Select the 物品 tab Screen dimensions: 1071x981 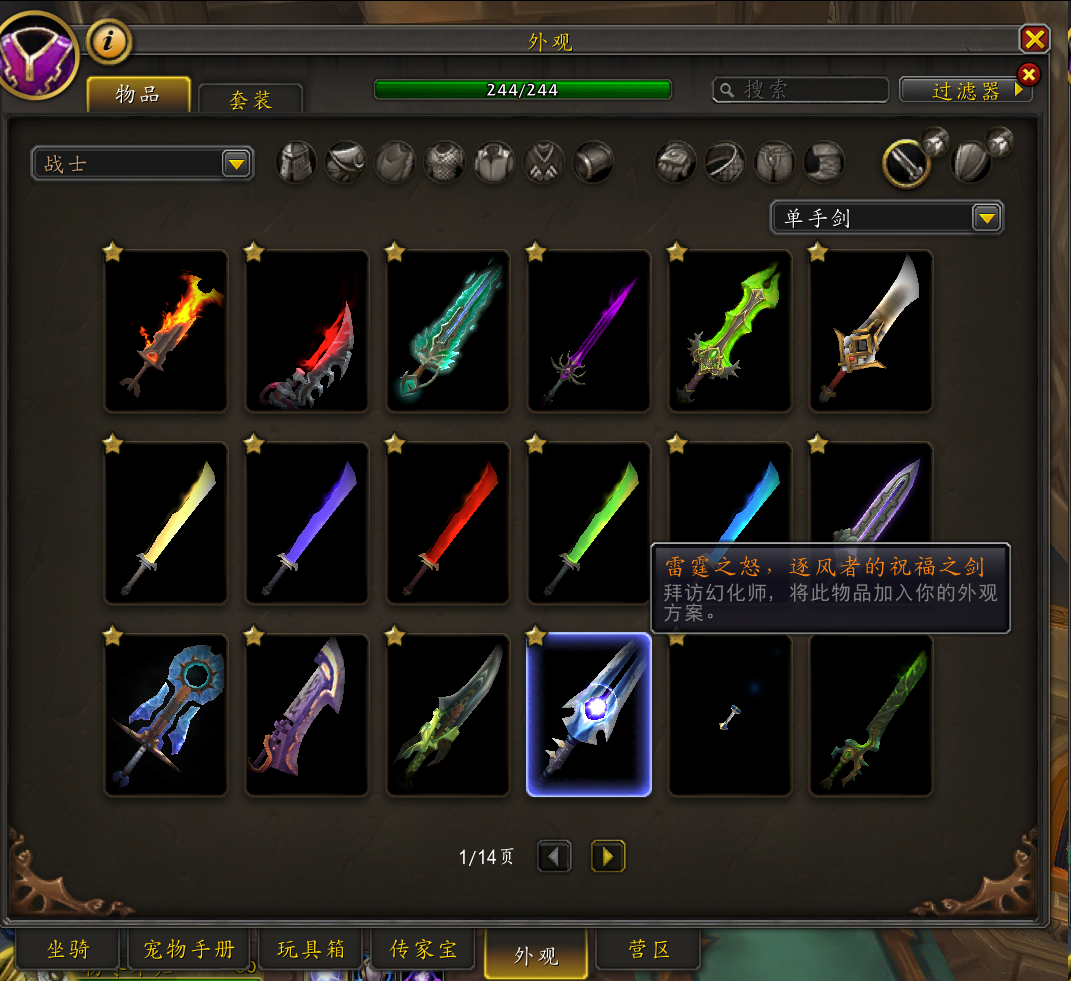click(138, 95)
